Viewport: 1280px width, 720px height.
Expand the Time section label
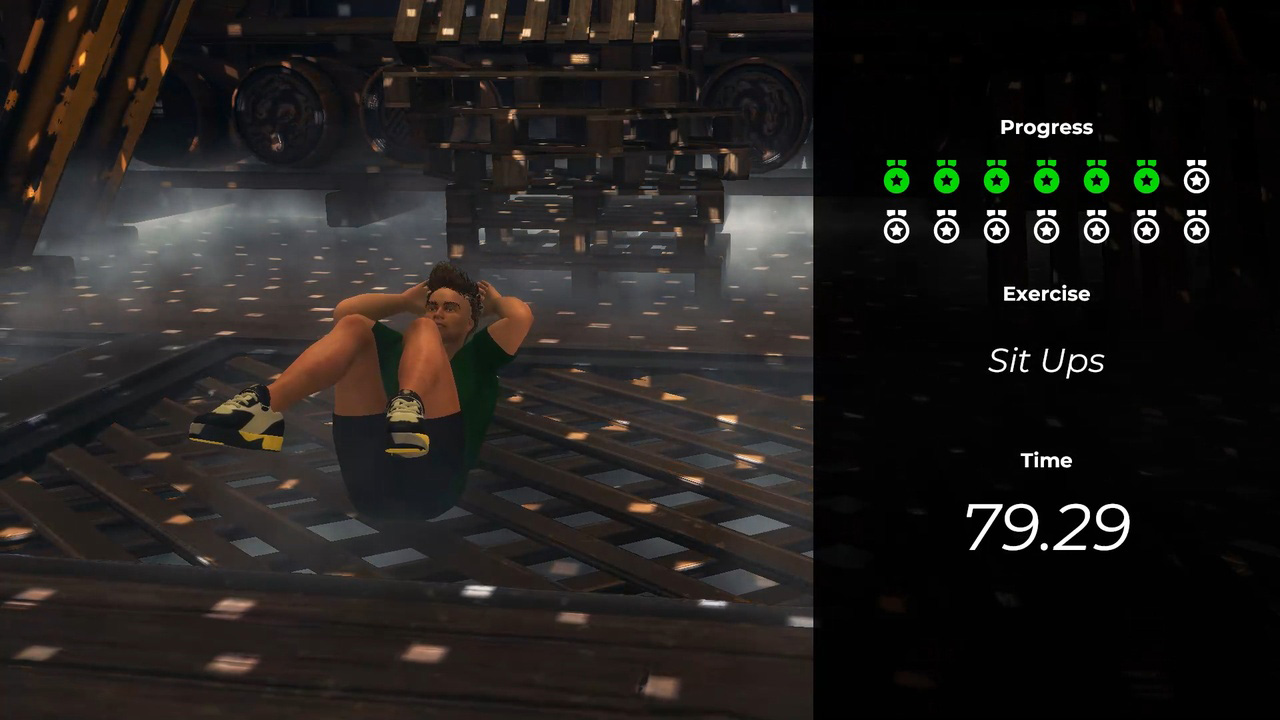click(1046, 460)
